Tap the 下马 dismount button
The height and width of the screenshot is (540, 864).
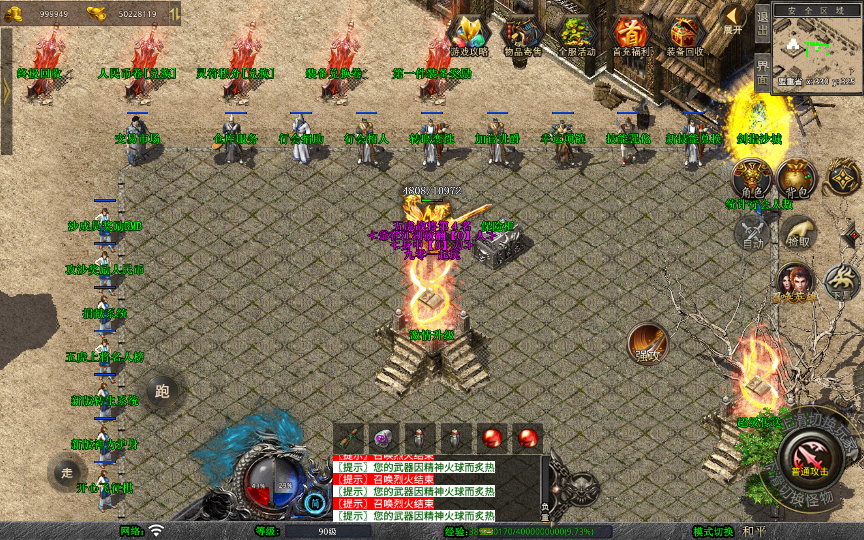click(841, 281)
